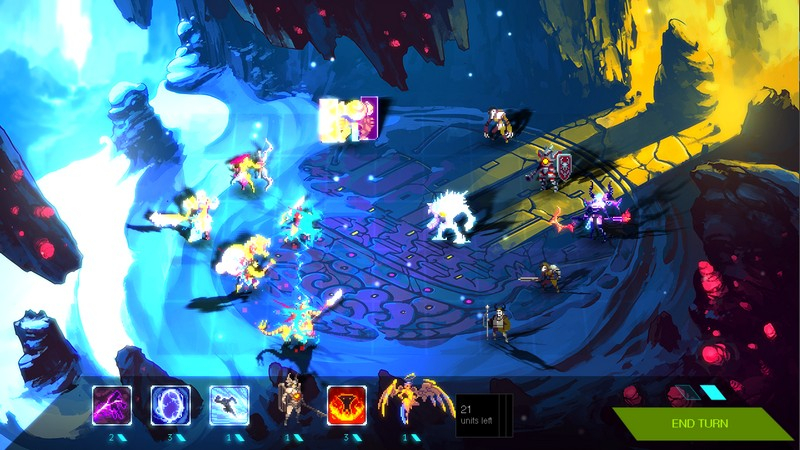Image resolution: width=800 pixels, height=450 pixels.
Task: End the current turn
Action: (x=700, y=423)
